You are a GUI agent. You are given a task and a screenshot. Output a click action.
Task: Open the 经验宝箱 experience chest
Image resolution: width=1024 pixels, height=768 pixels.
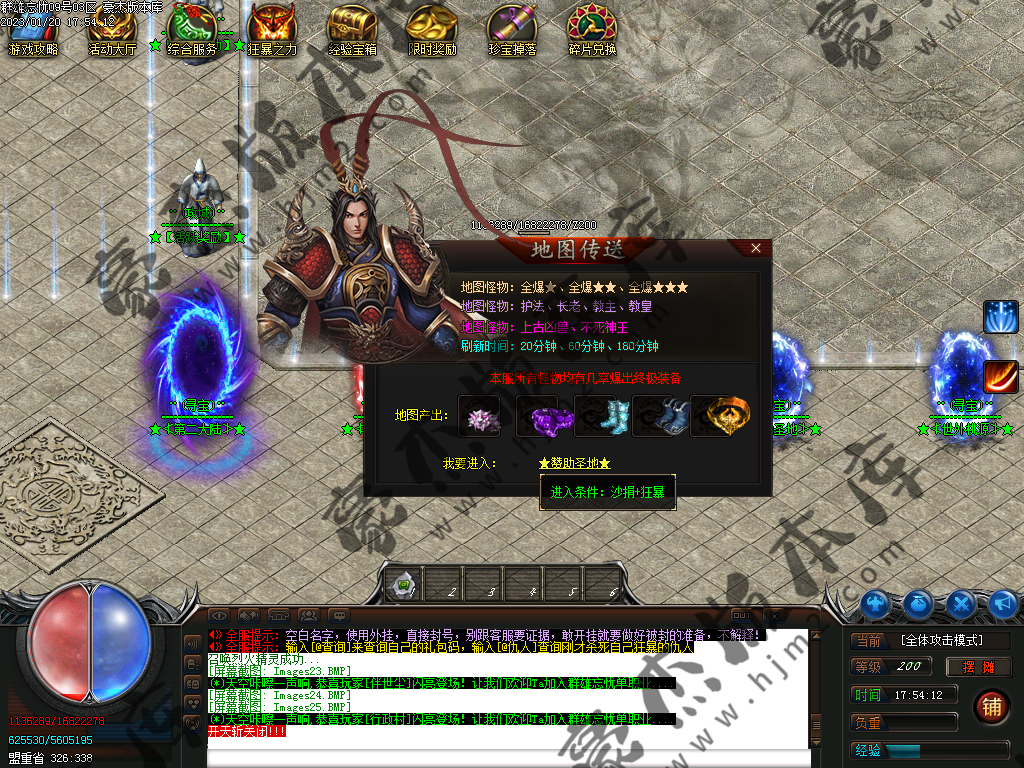point(352,28)
